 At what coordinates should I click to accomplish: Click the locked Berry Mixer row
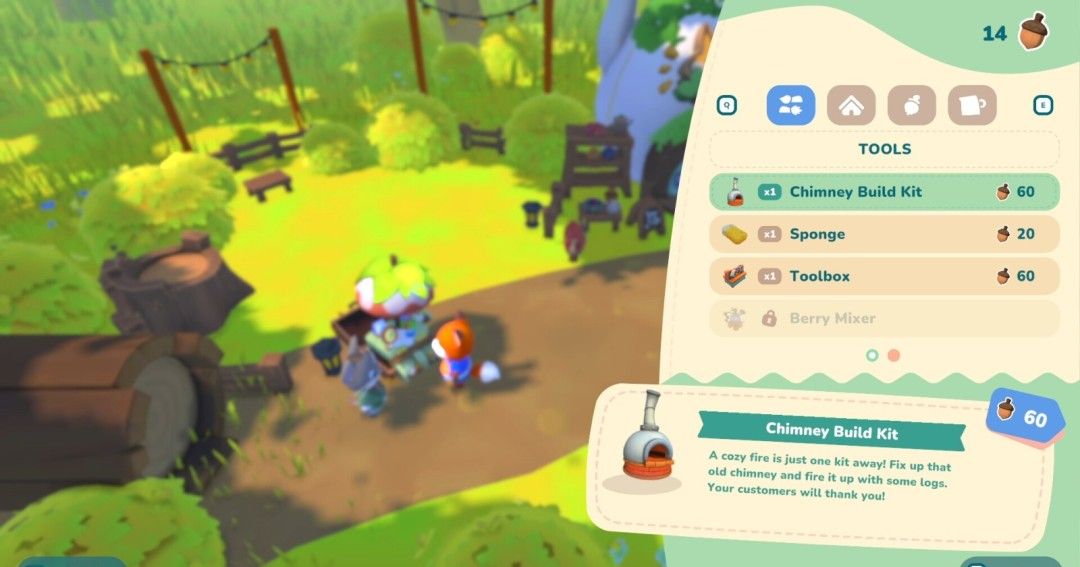pos(884,318)
